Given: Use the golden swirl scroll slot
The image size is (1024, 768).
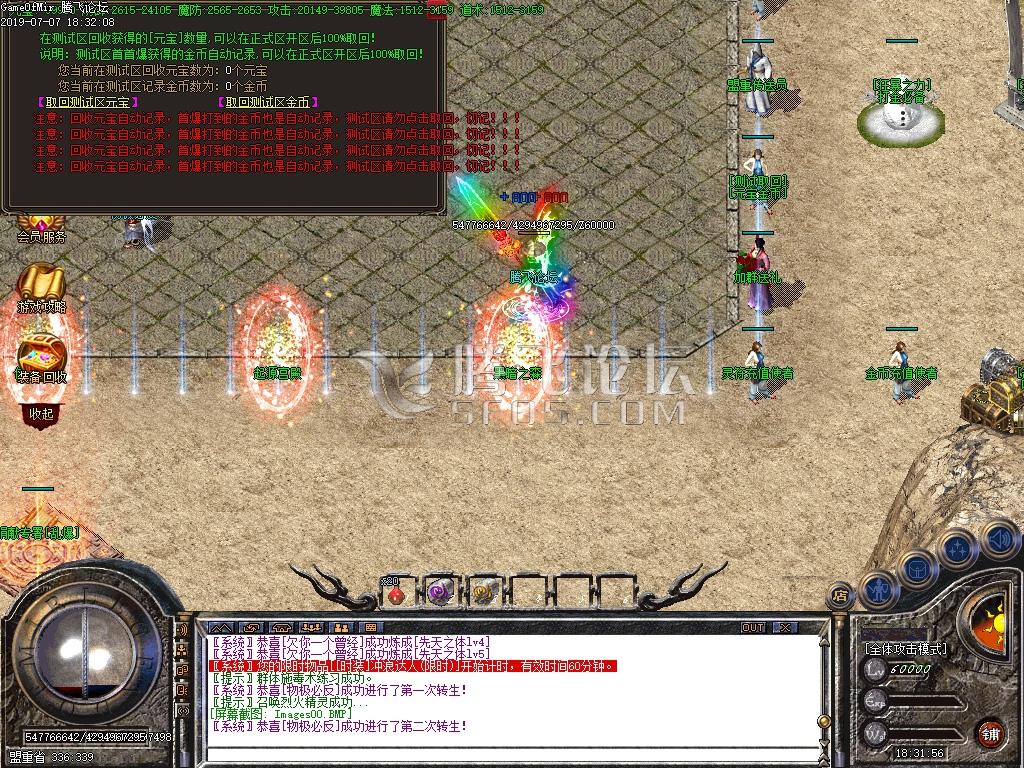Looking at the screenshot, I should point(484,592).
